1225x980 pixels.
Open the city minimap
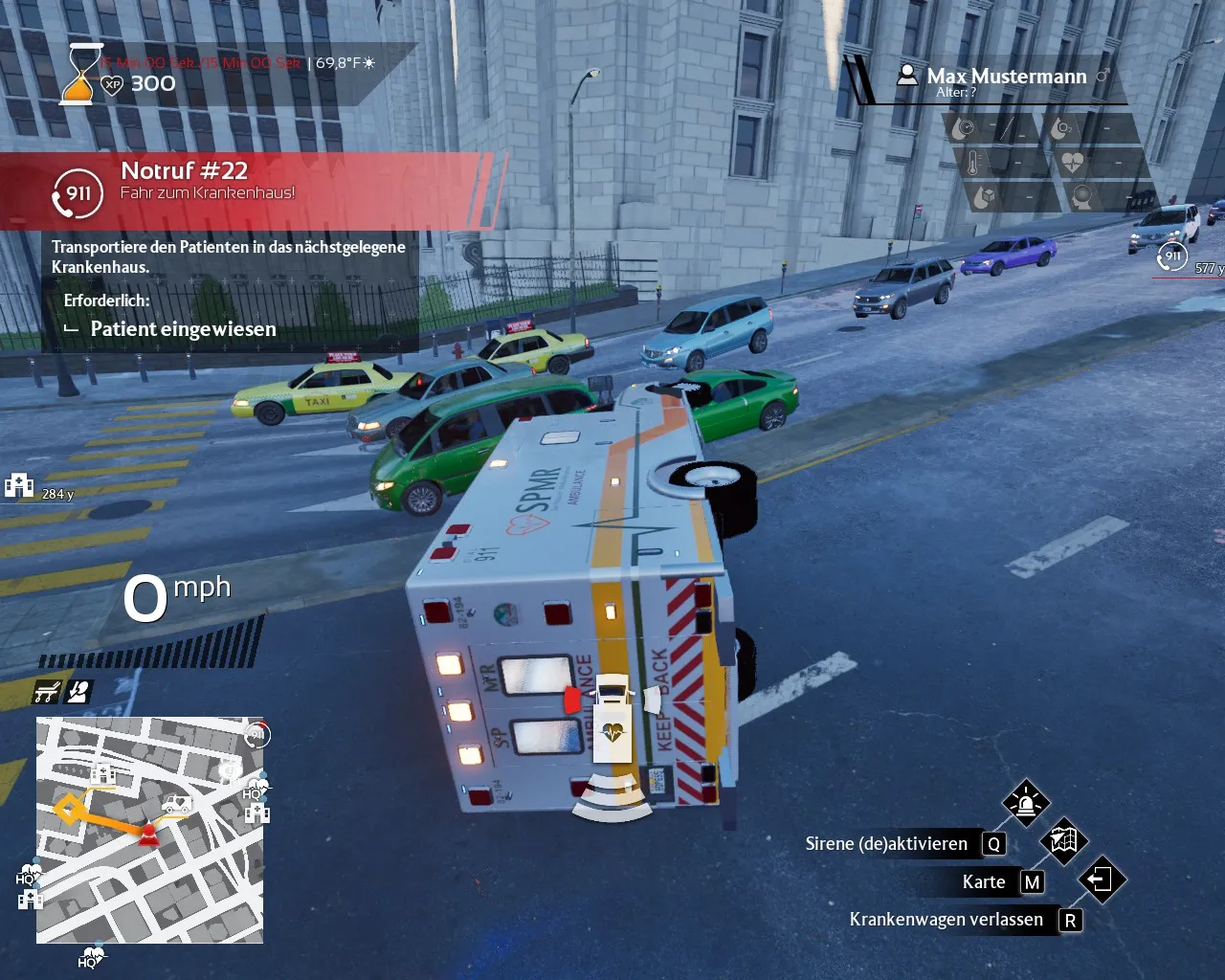click(x=149, y=831)
